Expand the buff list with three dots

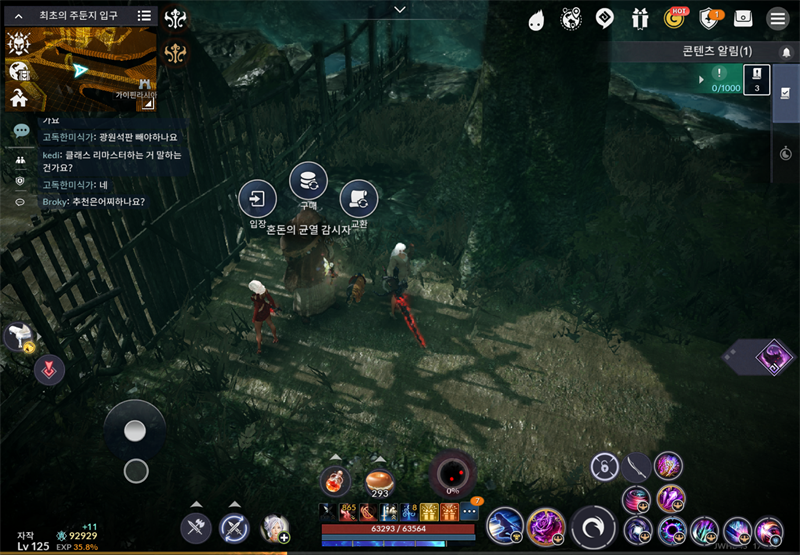(470, 513)
